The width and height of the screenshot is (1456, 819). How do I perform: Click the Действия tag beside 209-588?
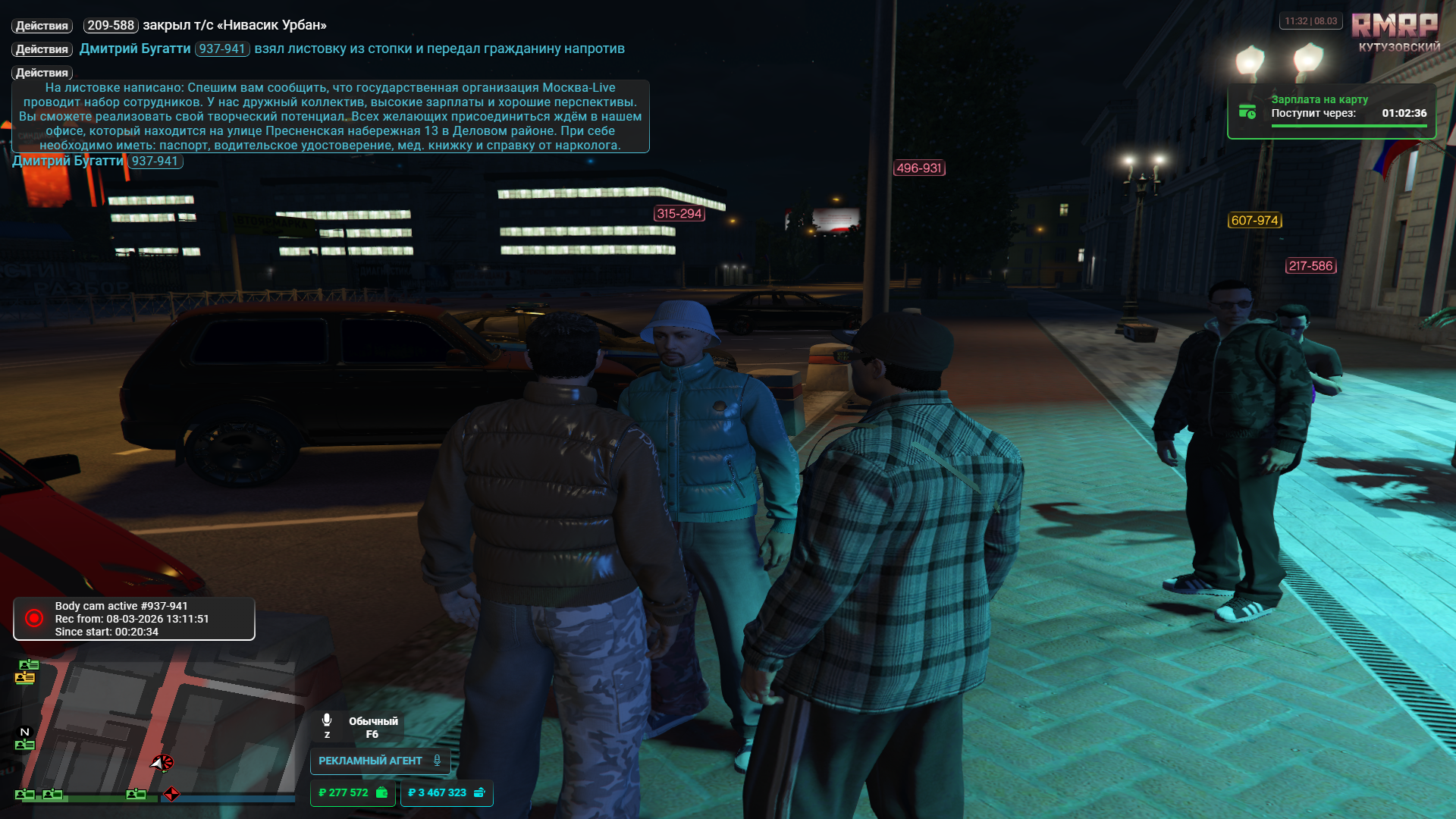pyautogui.click(x=42, y=26)
